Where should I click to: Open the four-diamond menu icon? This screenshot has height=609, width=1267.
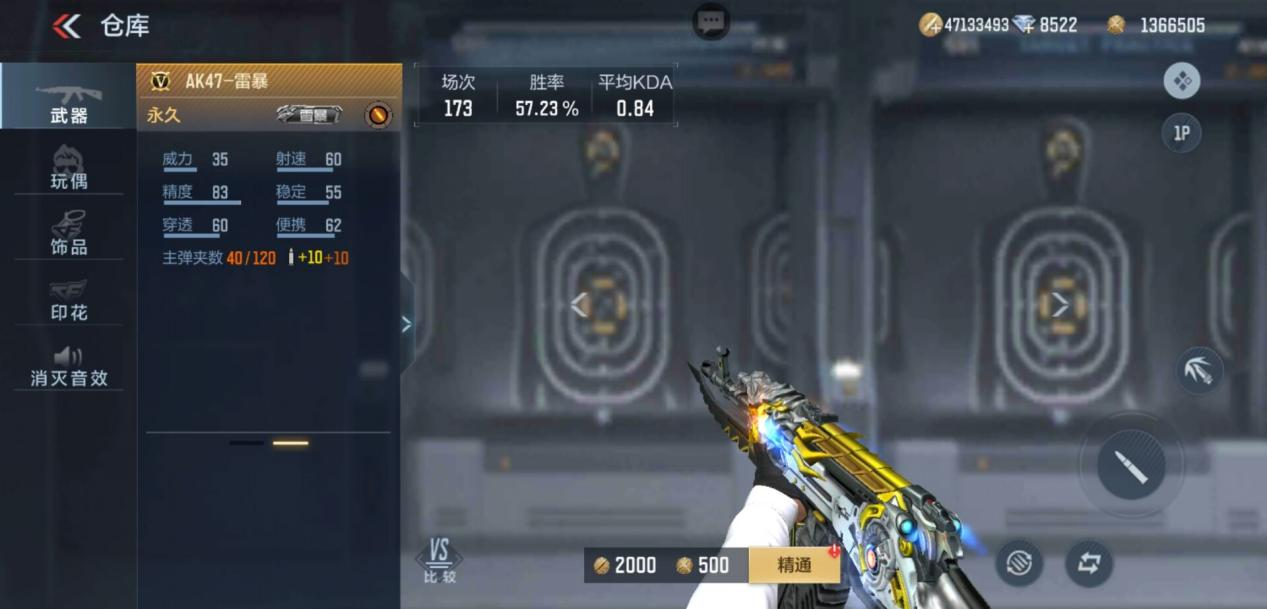1182,81
